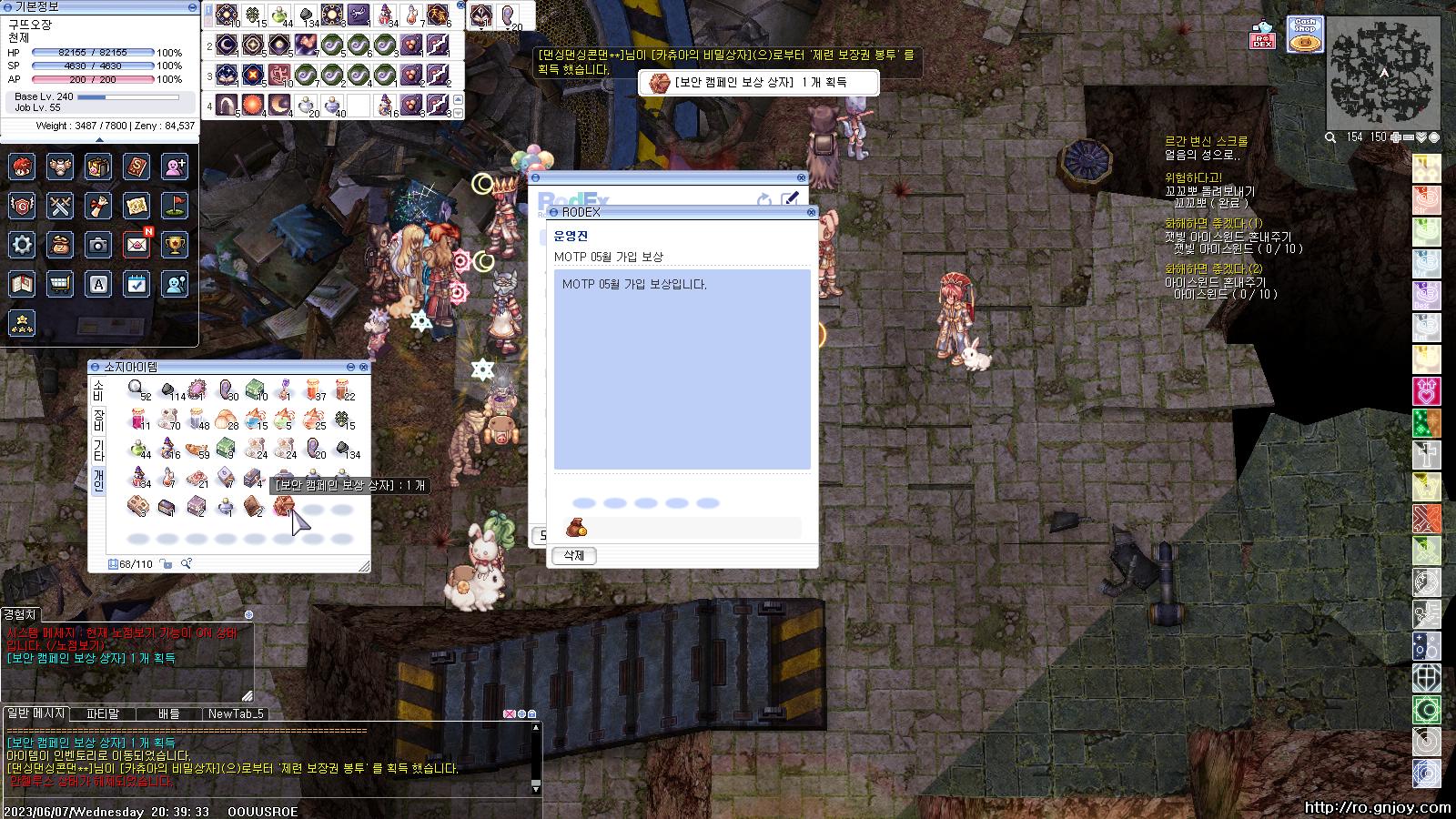Delete the mail with the 삭제 button

coord(573,555)
